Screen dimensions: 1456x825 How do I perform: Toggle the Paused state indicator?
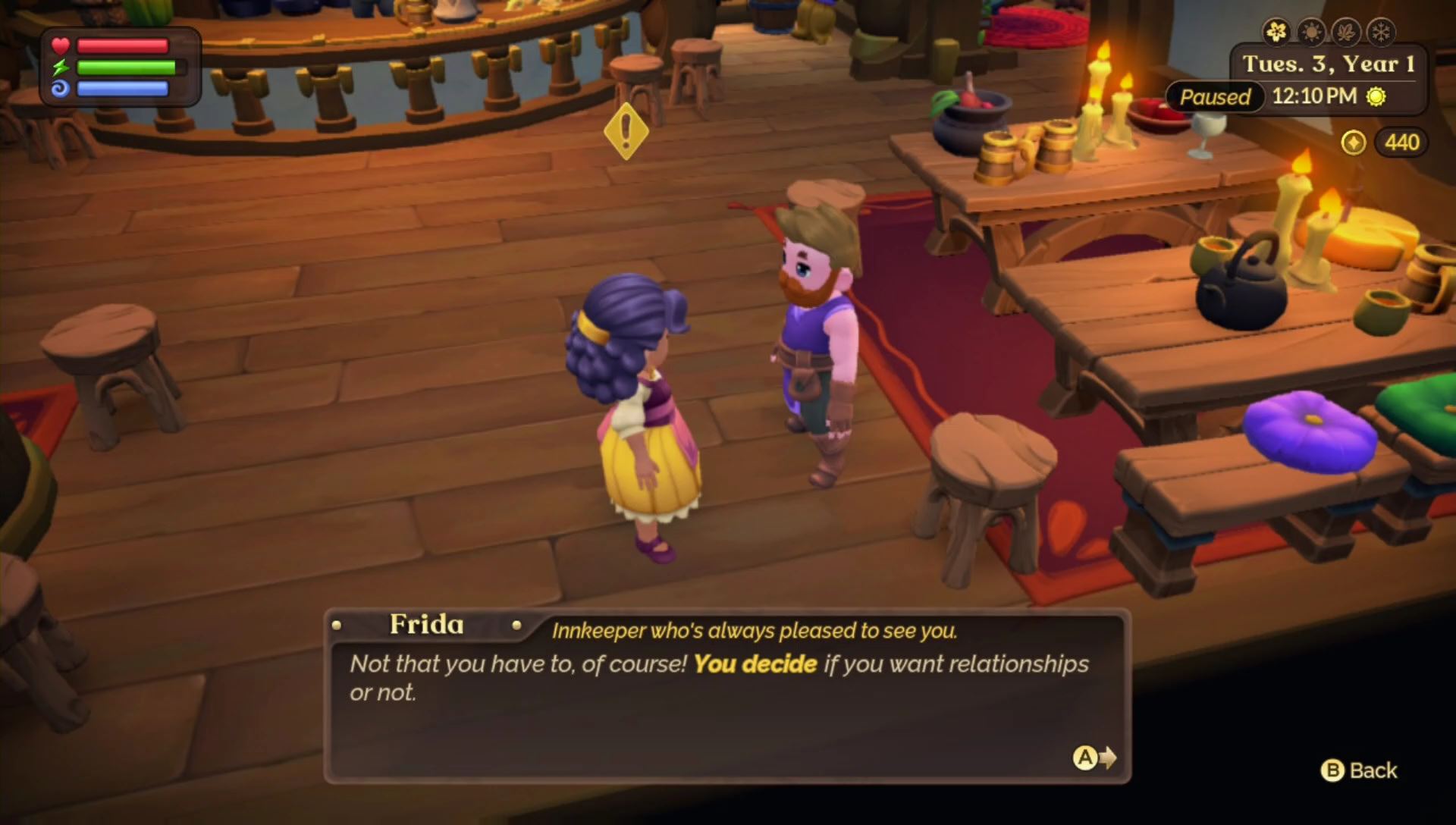[1214, 97]
